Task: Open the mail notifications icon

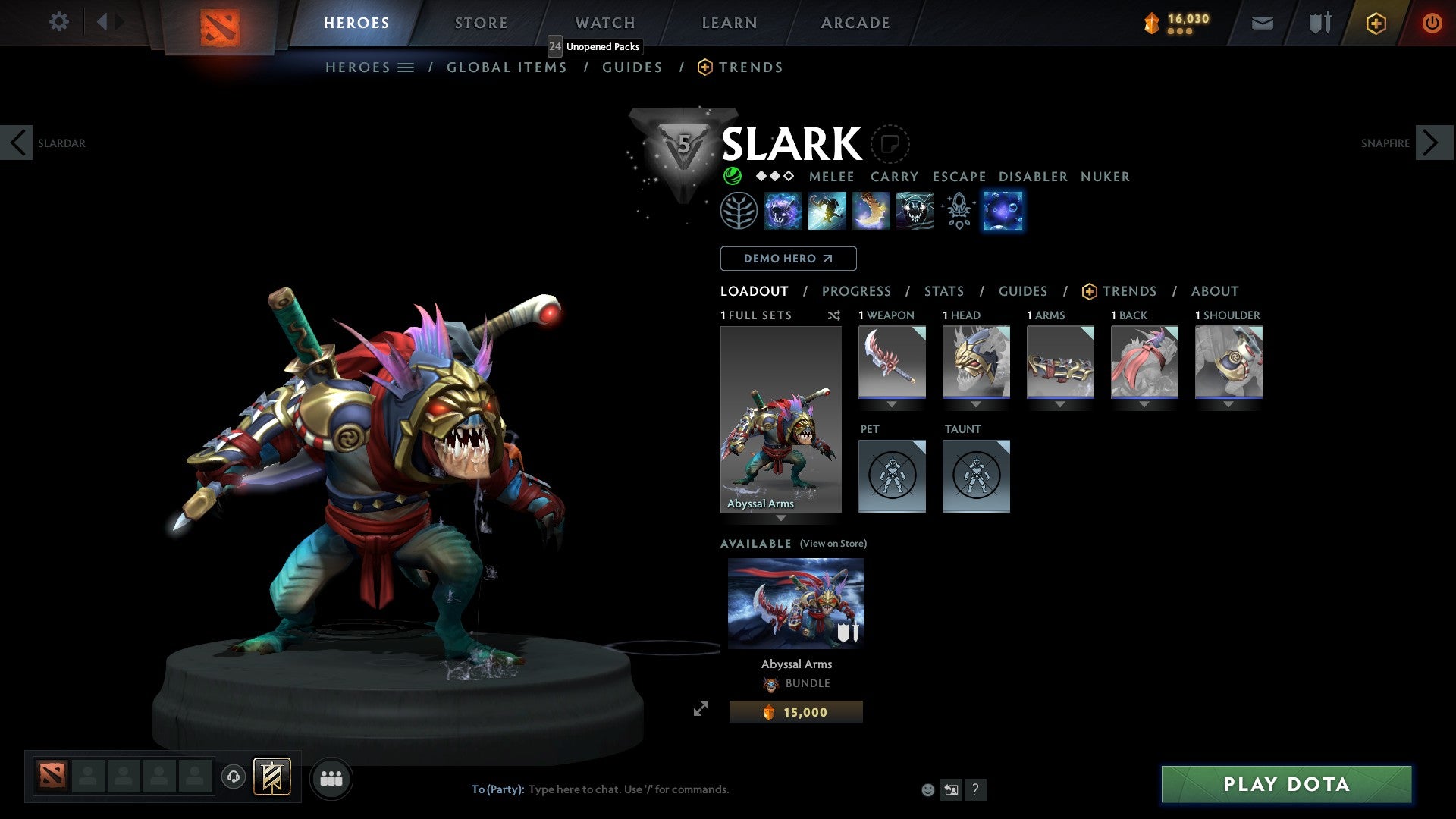Action: pos(1262,23)
